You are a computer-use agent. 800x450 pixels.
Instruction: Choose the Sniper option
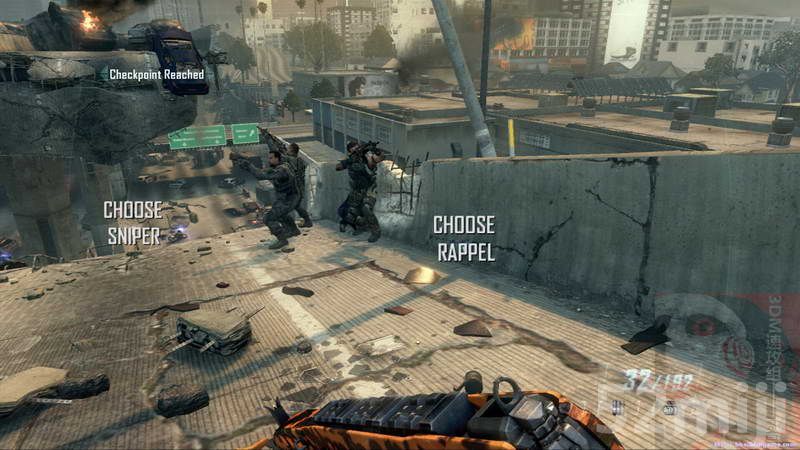(133, 221)
